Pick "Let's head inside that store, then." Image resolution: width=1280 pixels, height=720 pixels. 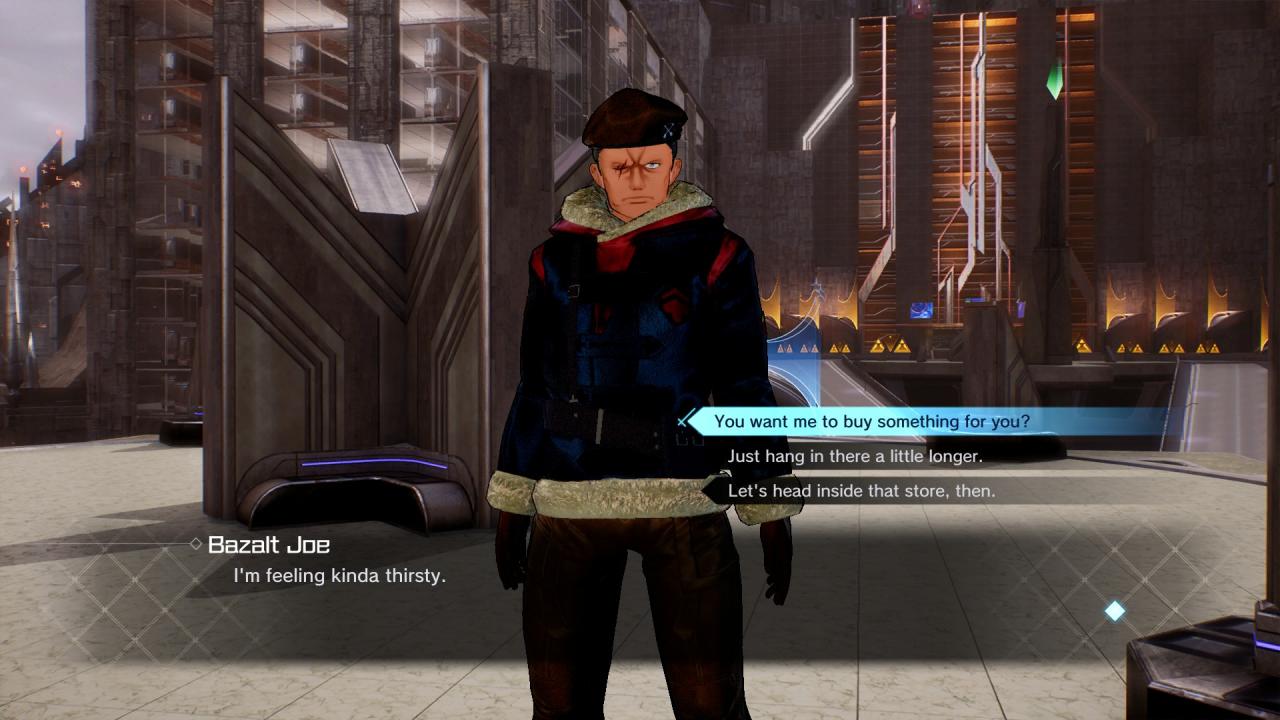(x=861, y=491)
